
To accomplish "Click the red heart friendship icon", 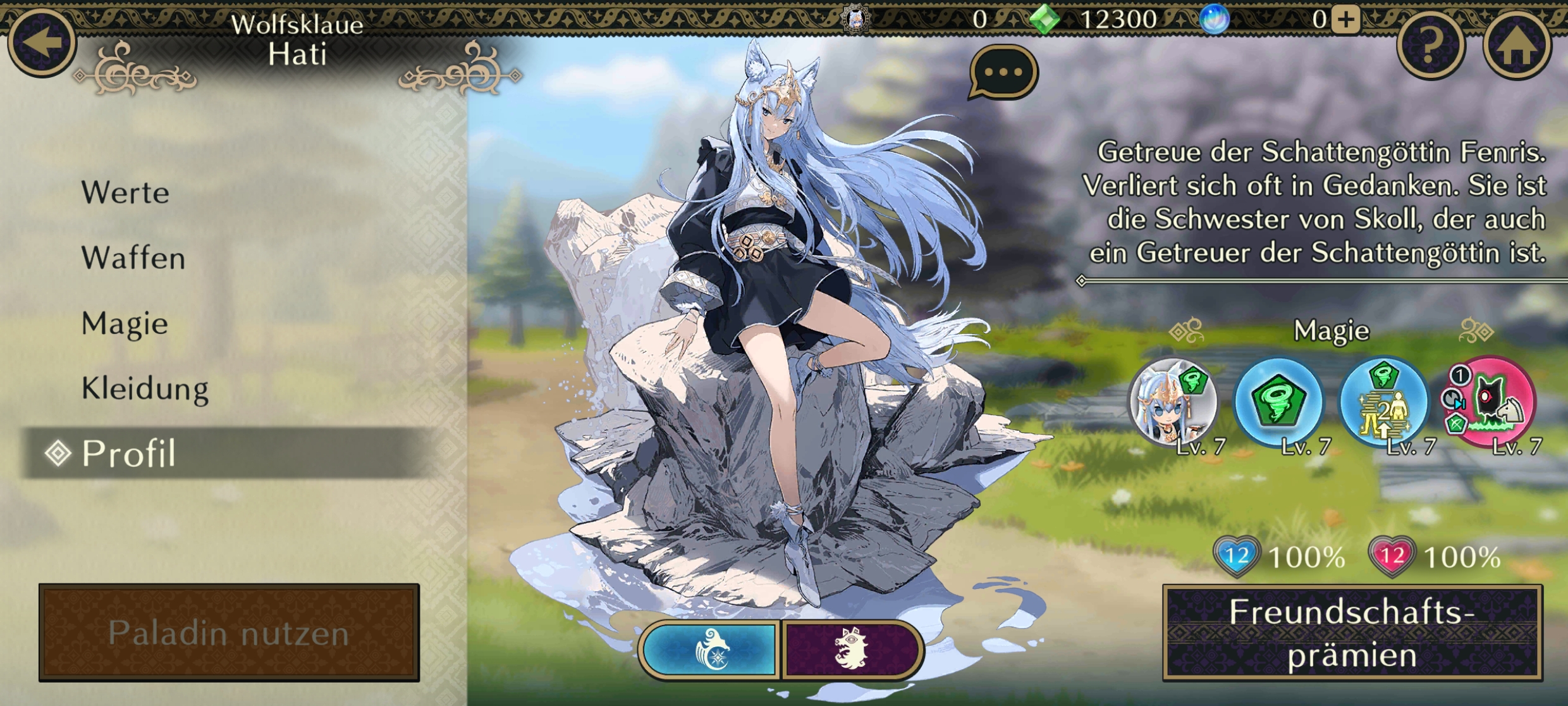I will (x=1391, y=557).
